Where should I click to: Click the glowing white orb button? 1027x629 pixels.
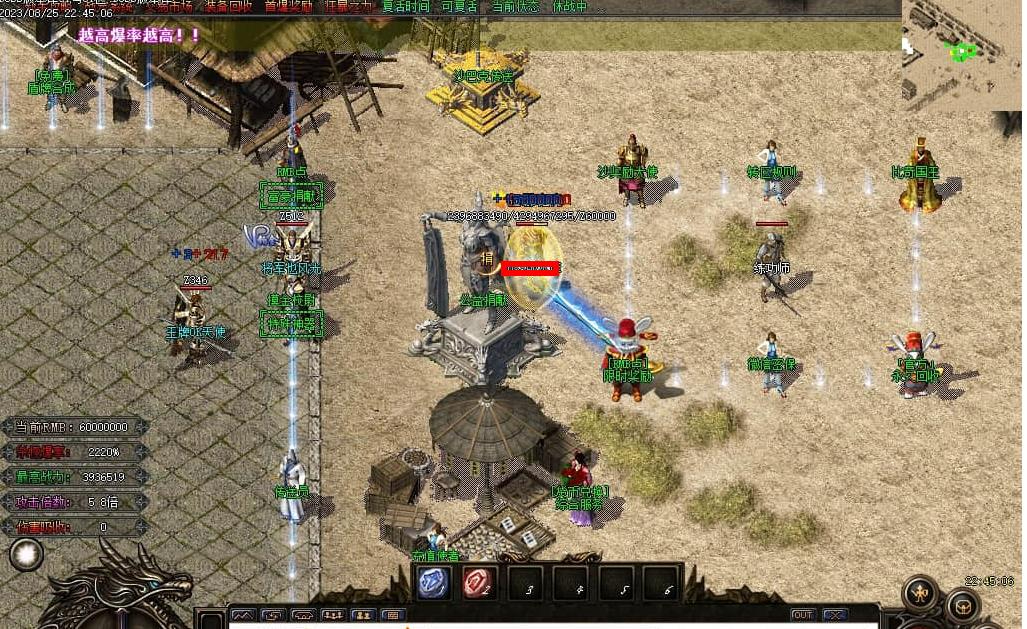(26, 554)
